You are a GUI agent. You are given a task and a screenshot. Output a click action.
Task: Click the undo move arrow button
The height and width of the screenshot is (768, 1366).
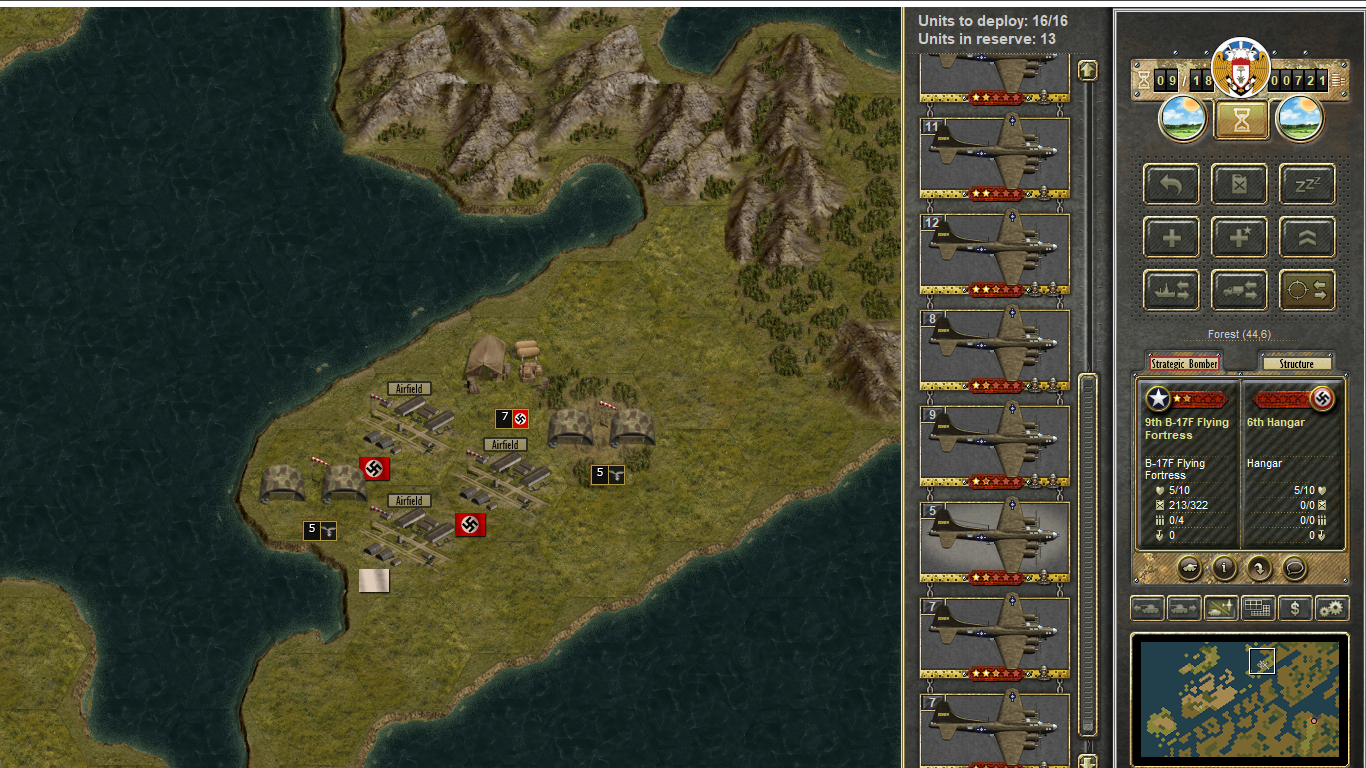coord(1171,185)
